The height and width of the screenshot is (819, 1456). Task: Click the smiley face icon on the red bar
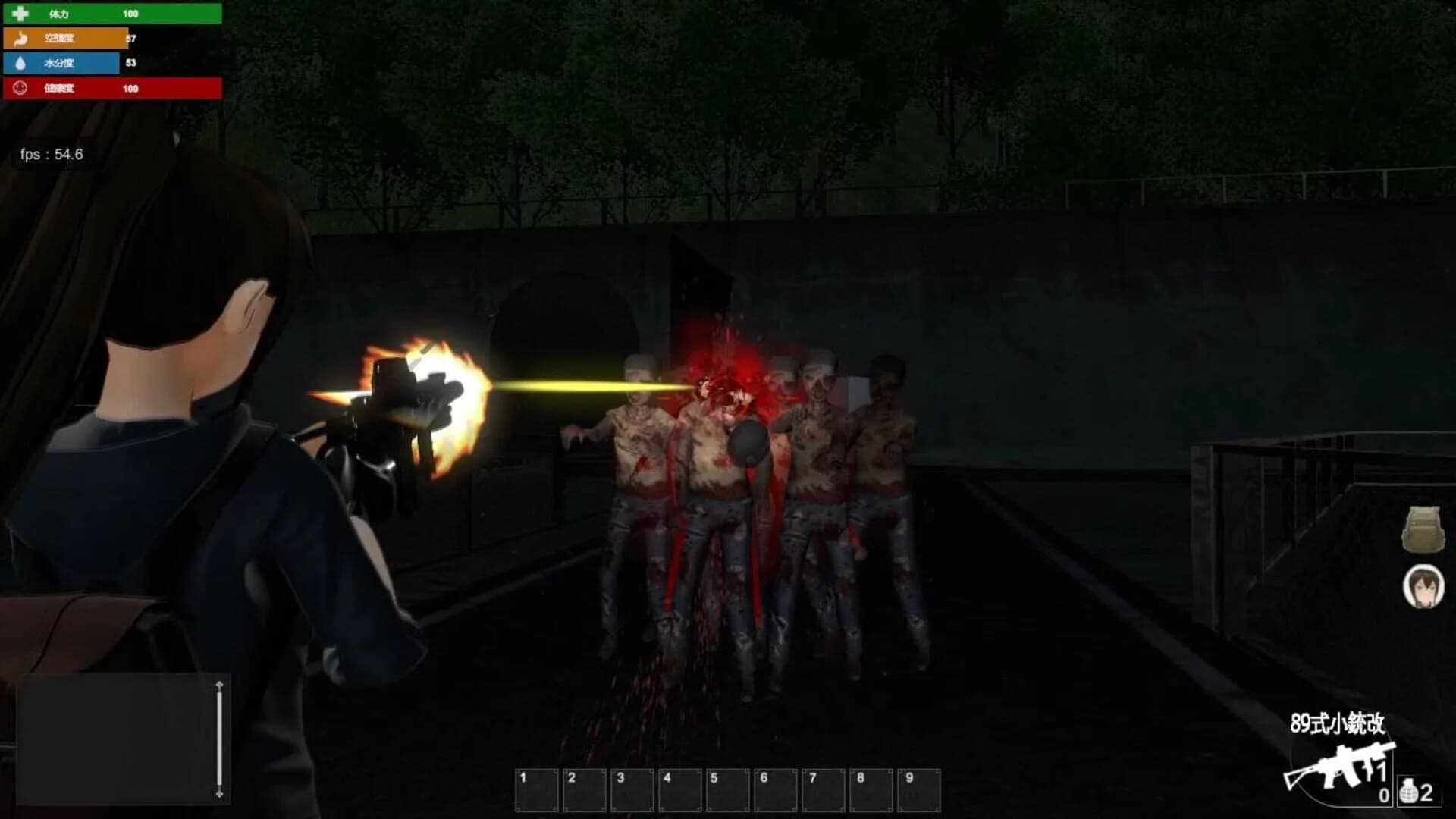(x=20, y=89)
